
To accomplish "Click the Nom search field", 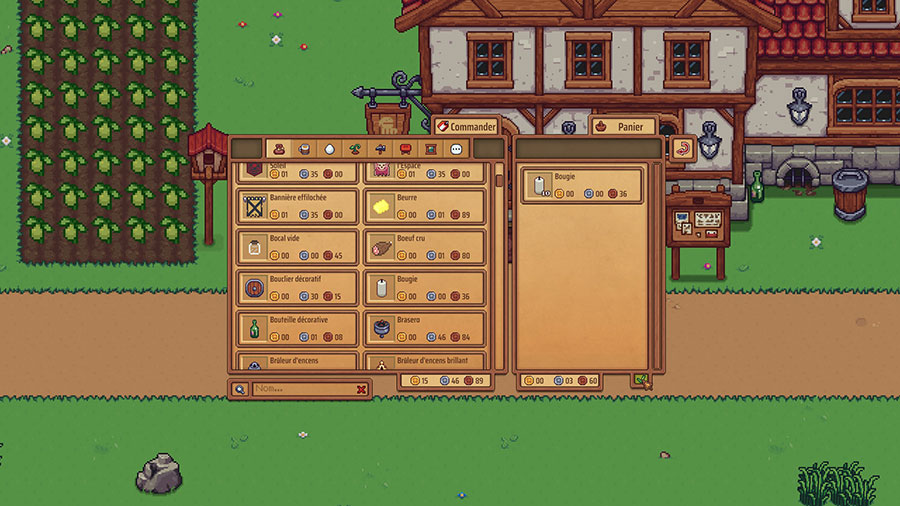I will tap(302, 389).
